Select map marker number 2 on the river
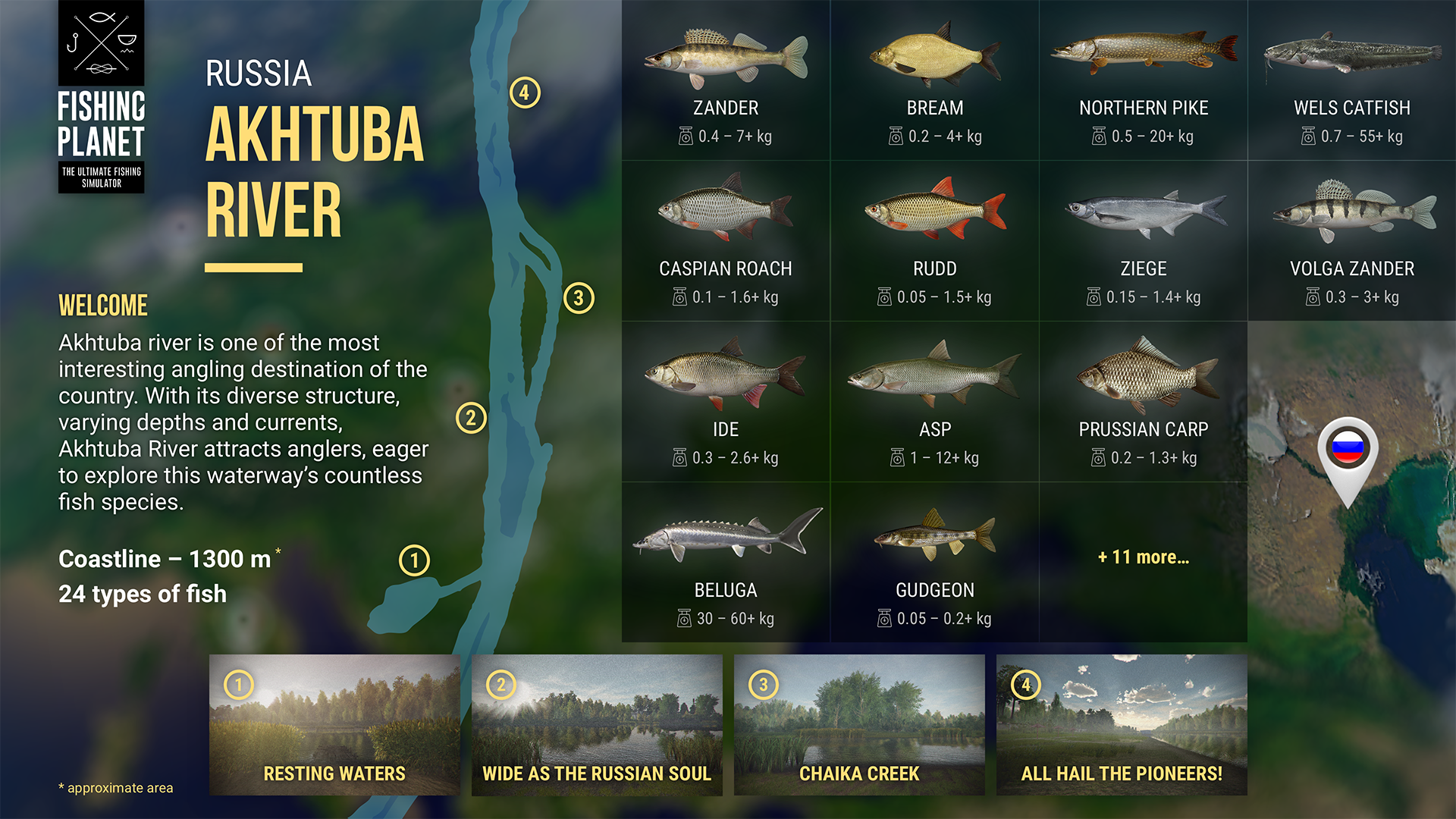 pos(471,418)
